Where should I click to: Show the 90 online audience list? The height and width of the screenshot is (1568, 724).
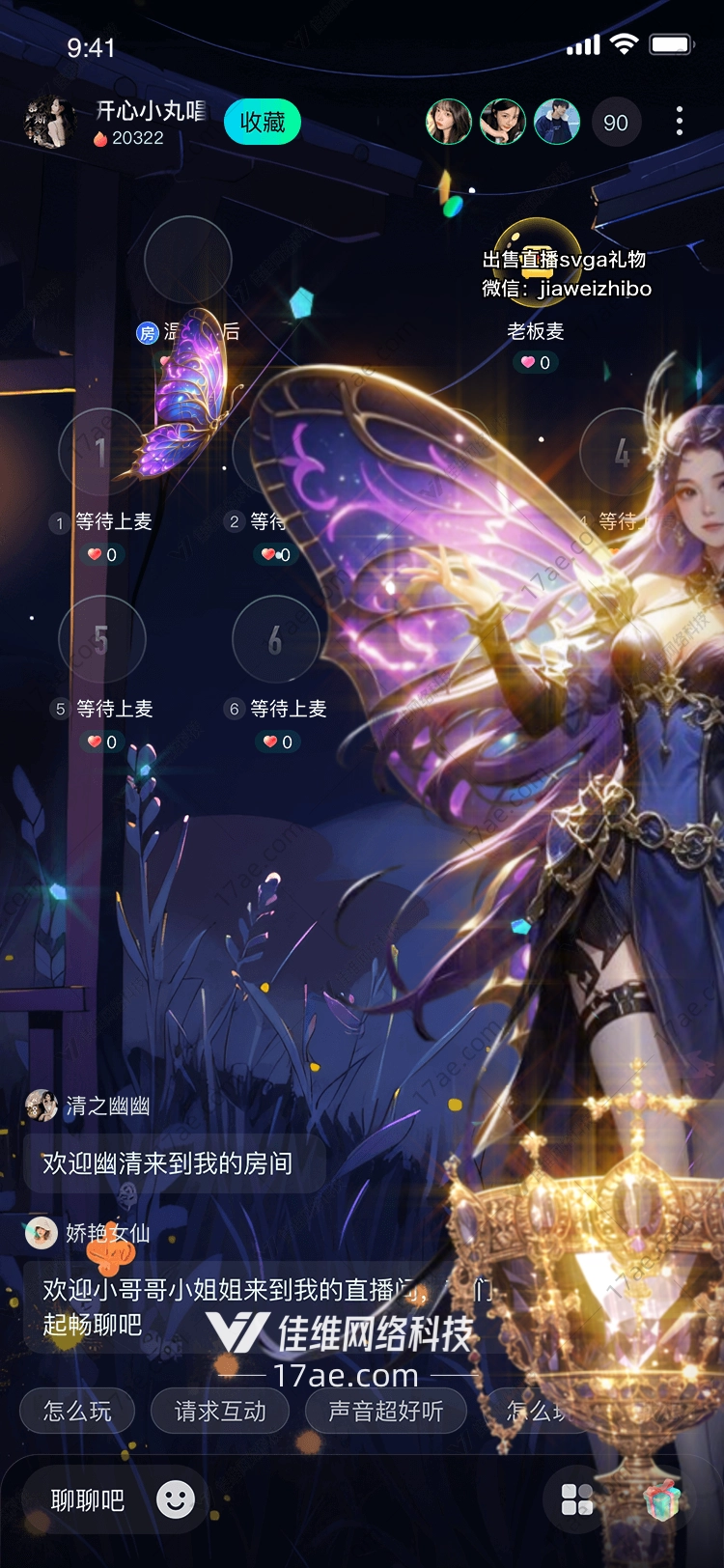[x=615, y=123]
